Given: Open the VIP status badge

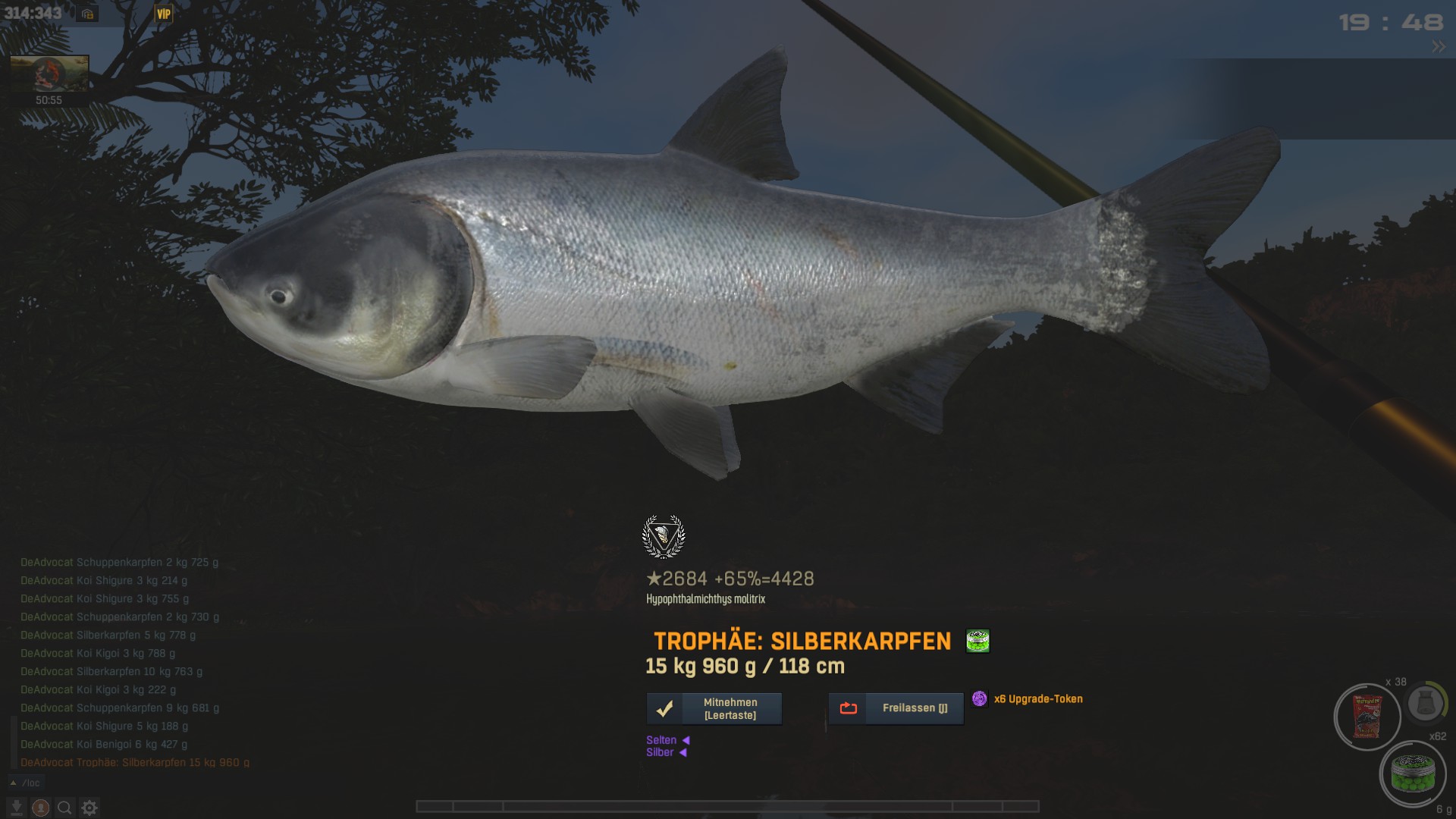Looking at the screenshot, I should point(163,14).
